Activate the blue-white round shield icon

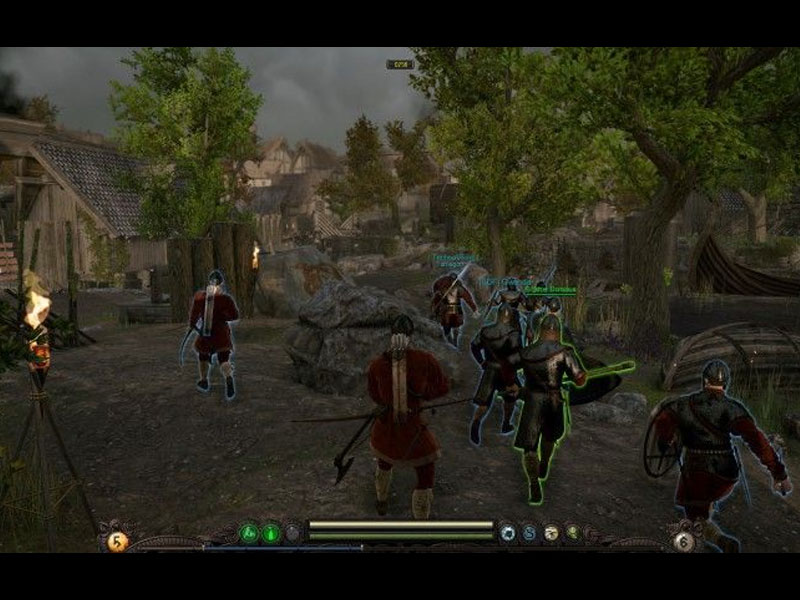tap(508, 533)
